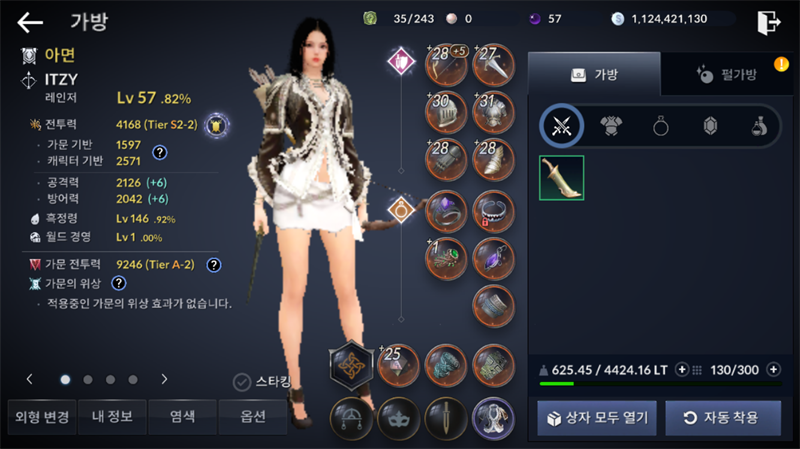
Task: Click the 염색 dye button
Action: pos(181,416)
